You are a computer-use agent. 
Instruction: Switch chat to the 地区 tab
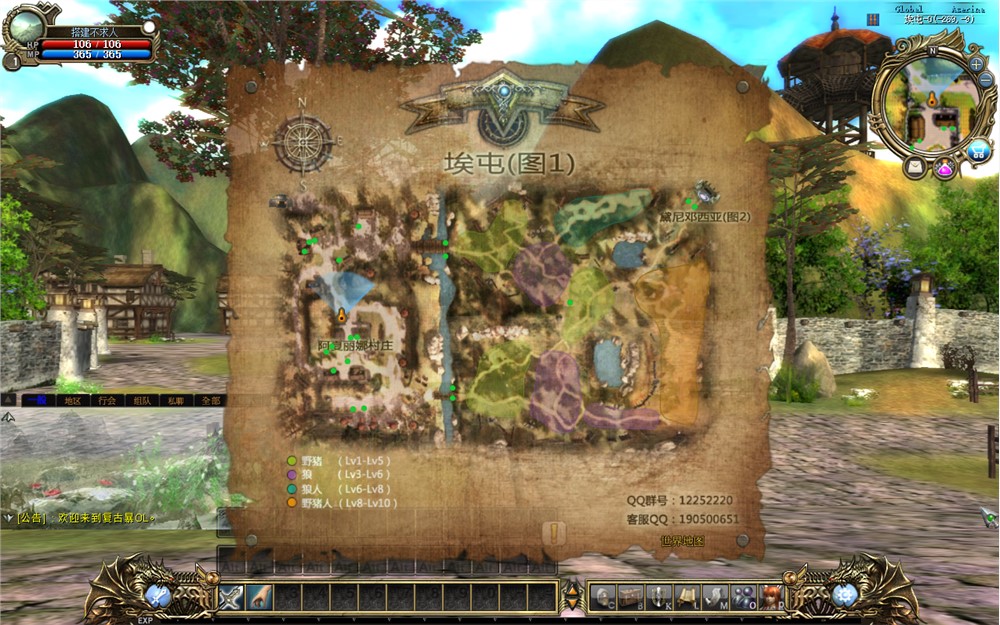point(72,400)
